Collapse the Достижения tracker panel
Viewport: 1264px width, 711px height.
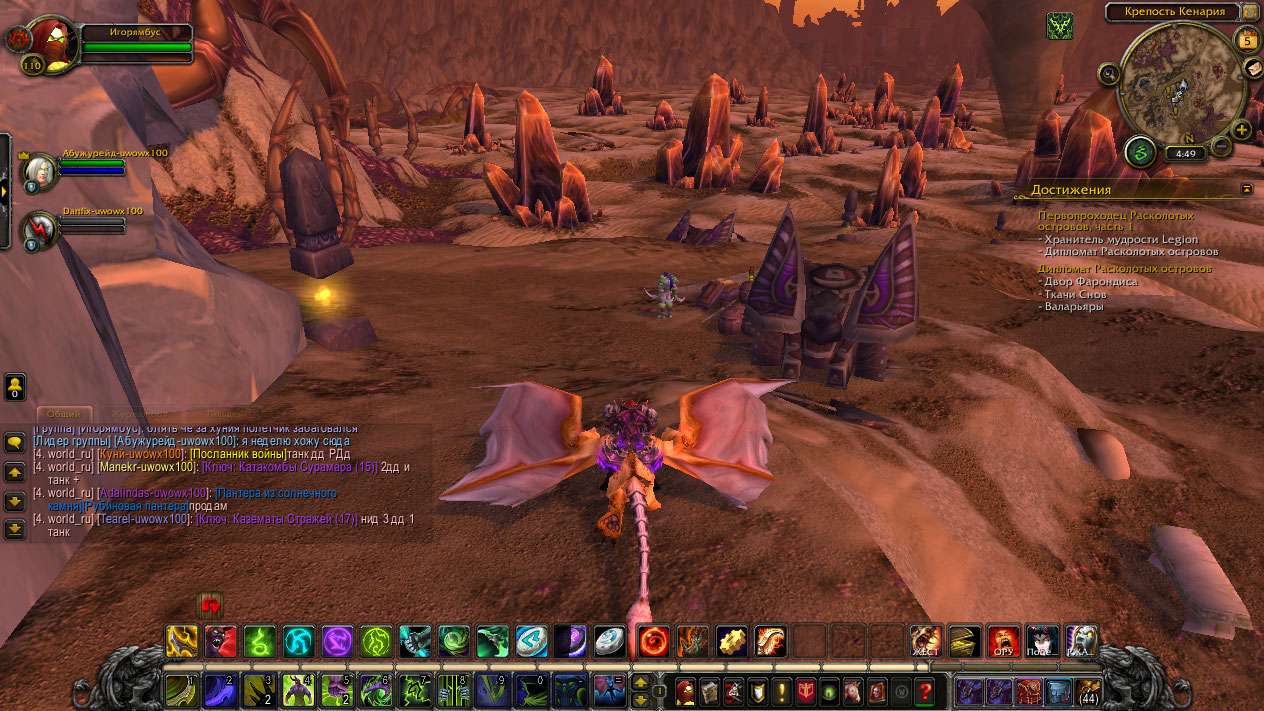pos(1246,188)
